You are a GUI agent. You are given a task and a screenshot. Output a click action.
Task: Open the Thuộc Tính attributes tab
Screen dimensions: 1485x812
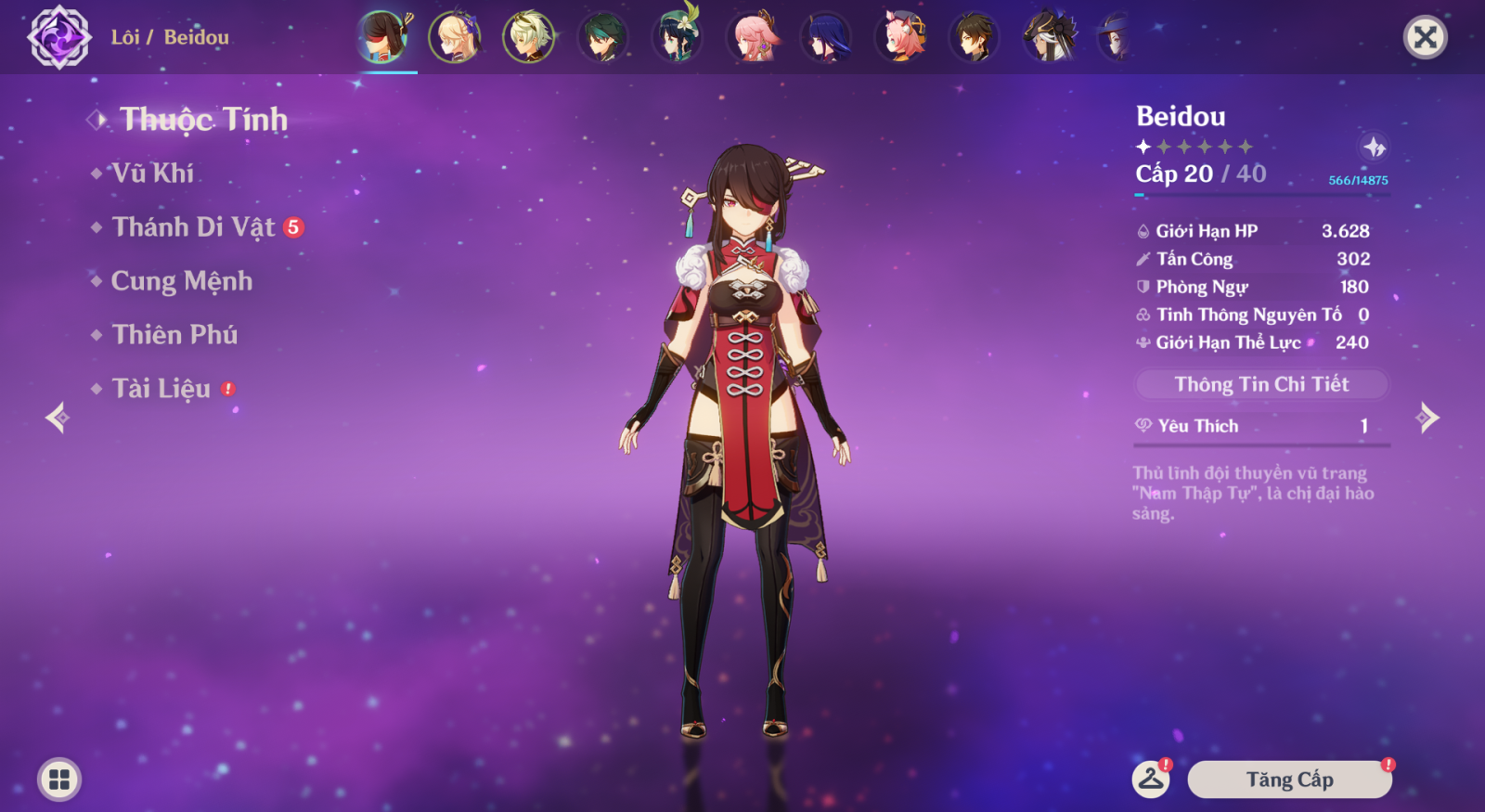coord(203,120)
